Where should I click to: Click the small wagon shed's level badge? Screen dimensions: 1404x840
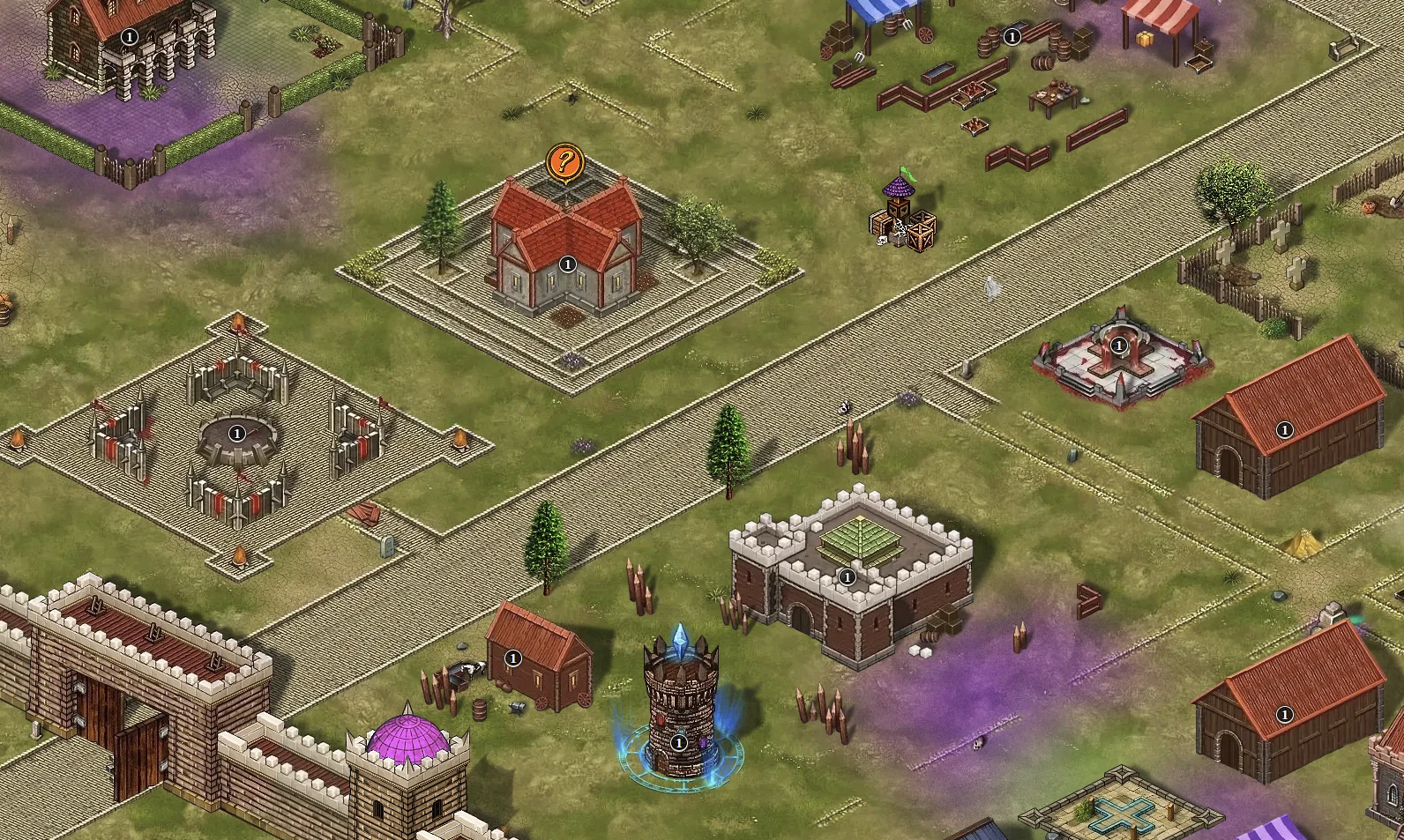tap(512, 658)
